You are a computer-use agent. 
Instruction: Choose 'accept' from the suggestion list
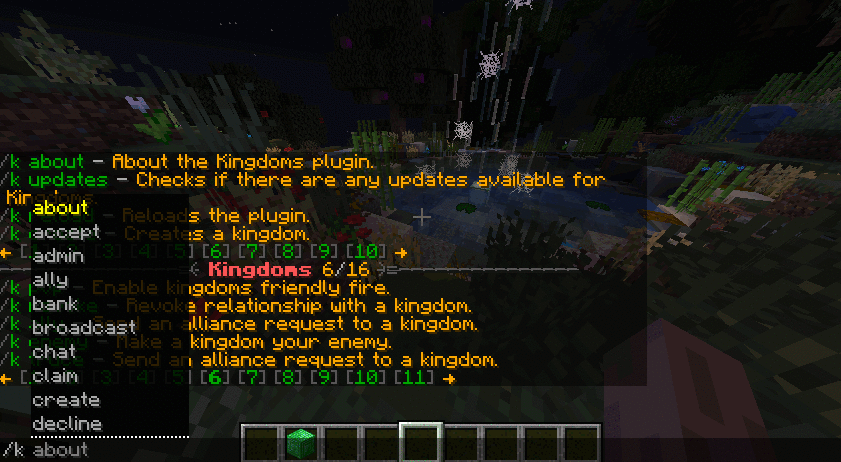click(63, 232)
